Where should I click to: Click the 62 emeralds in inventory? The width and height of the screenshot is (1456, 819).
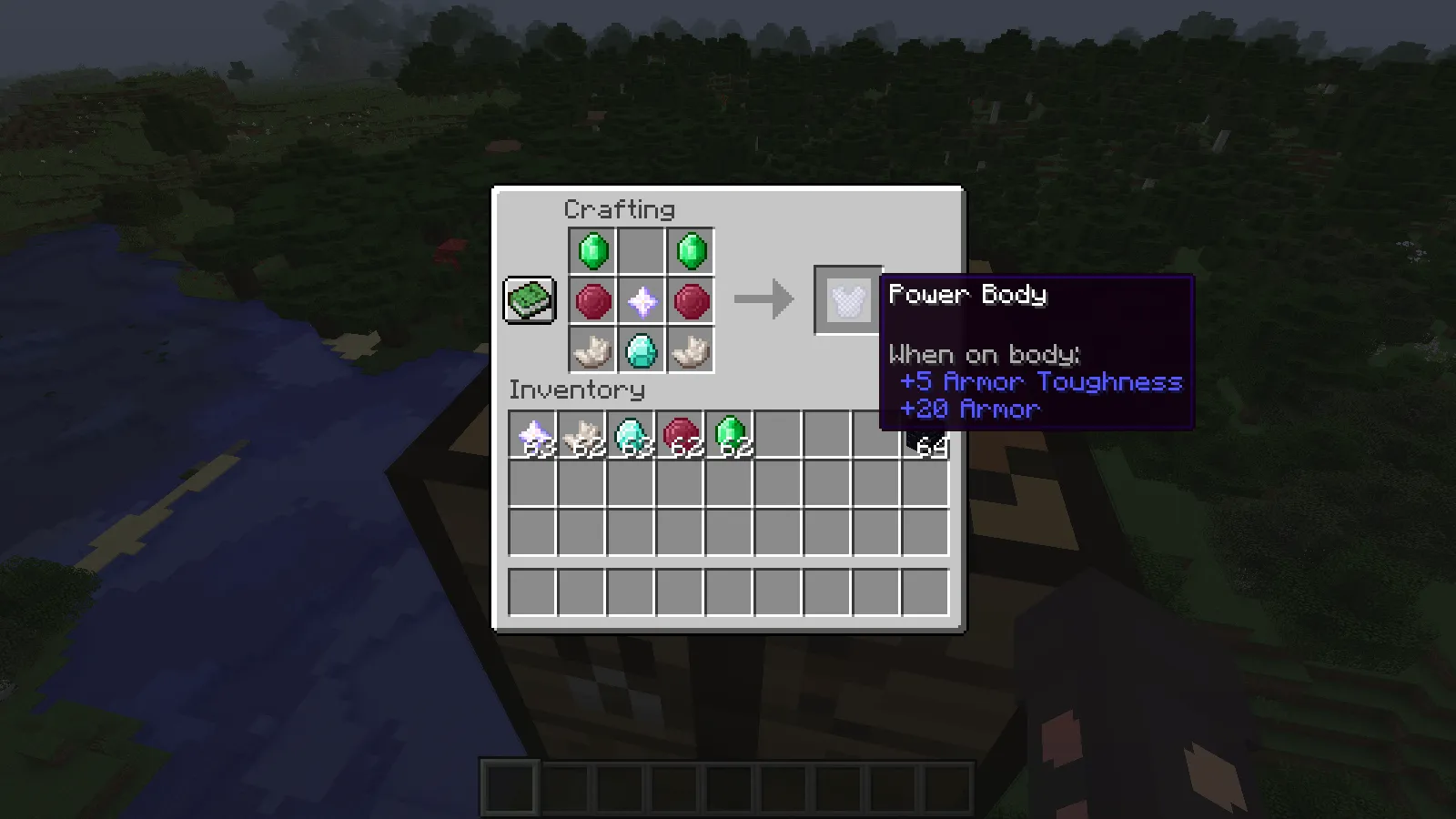730,434
